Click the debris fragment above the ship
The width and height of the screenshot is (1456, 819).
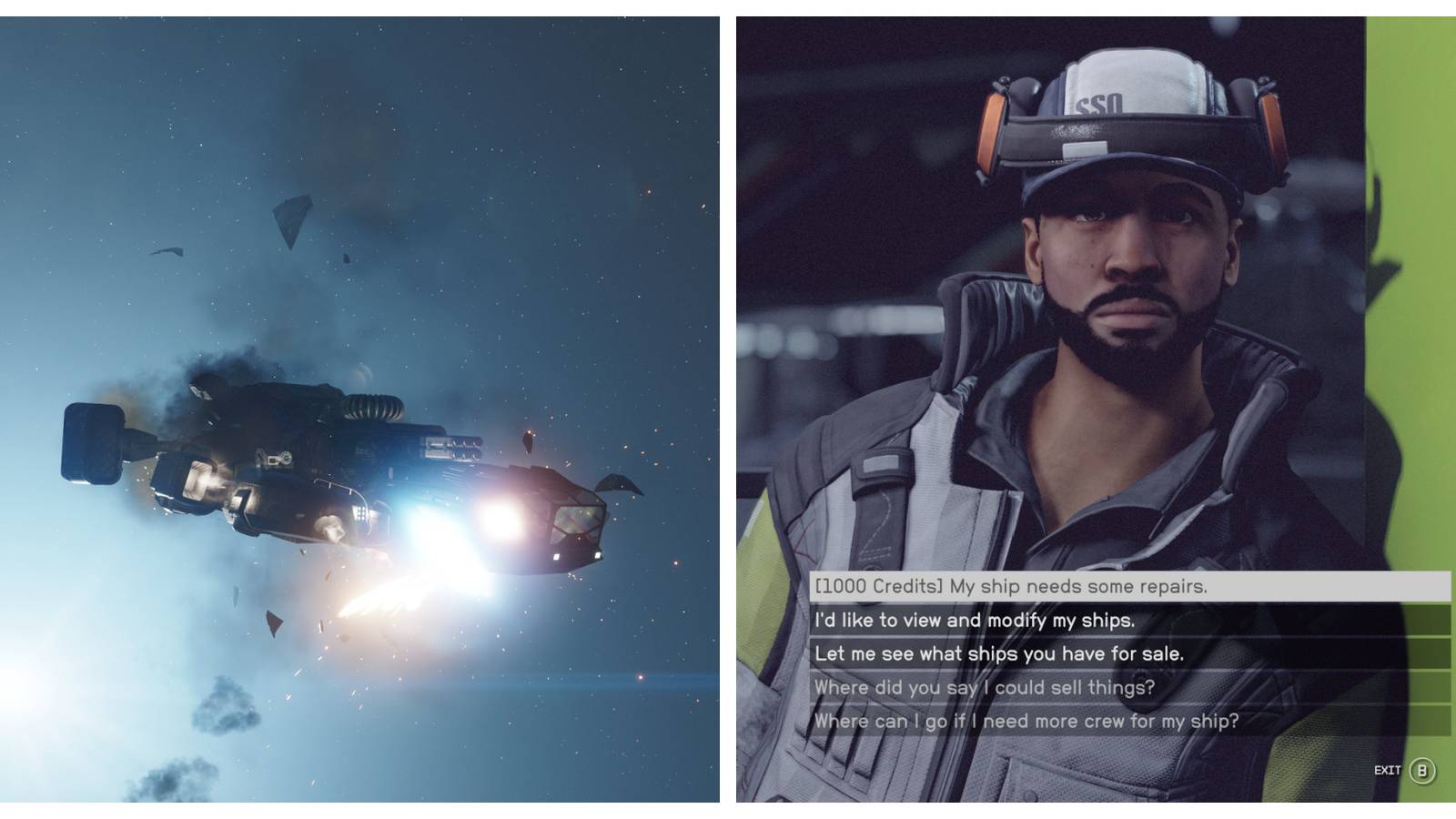point(291,218)
